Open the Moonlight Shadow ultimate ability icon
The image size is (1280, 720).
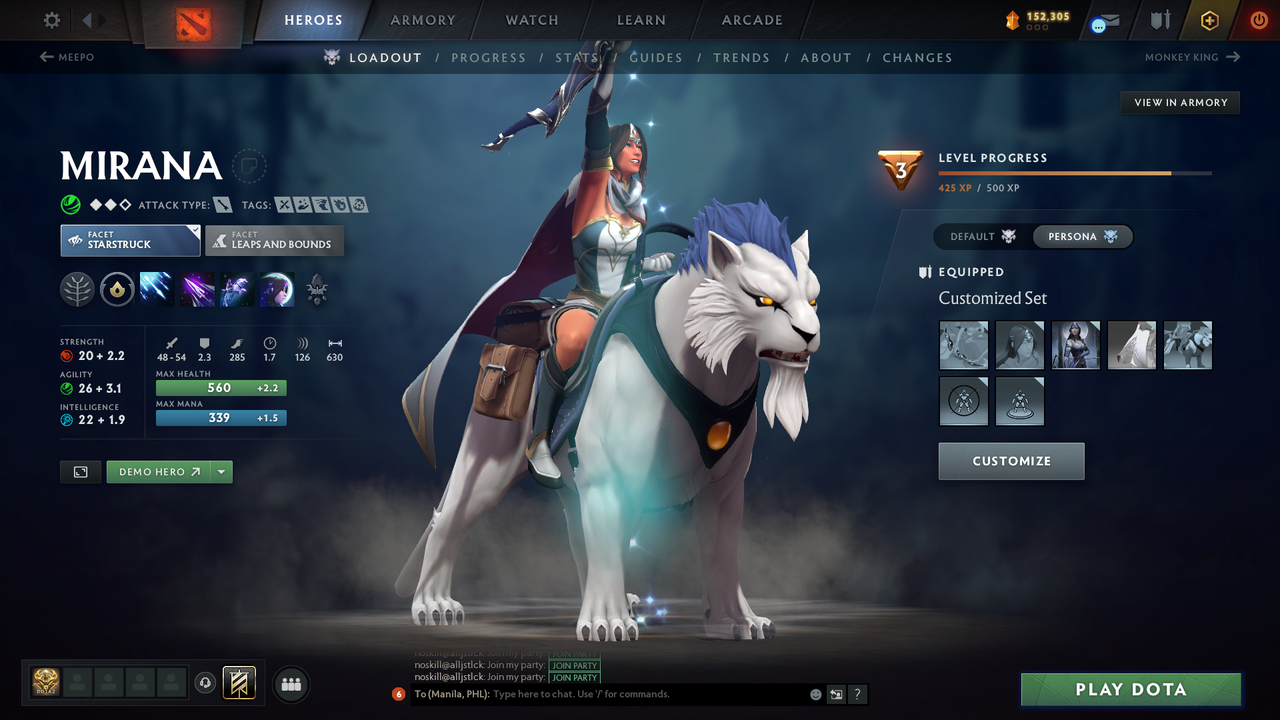tap(276, 289)
